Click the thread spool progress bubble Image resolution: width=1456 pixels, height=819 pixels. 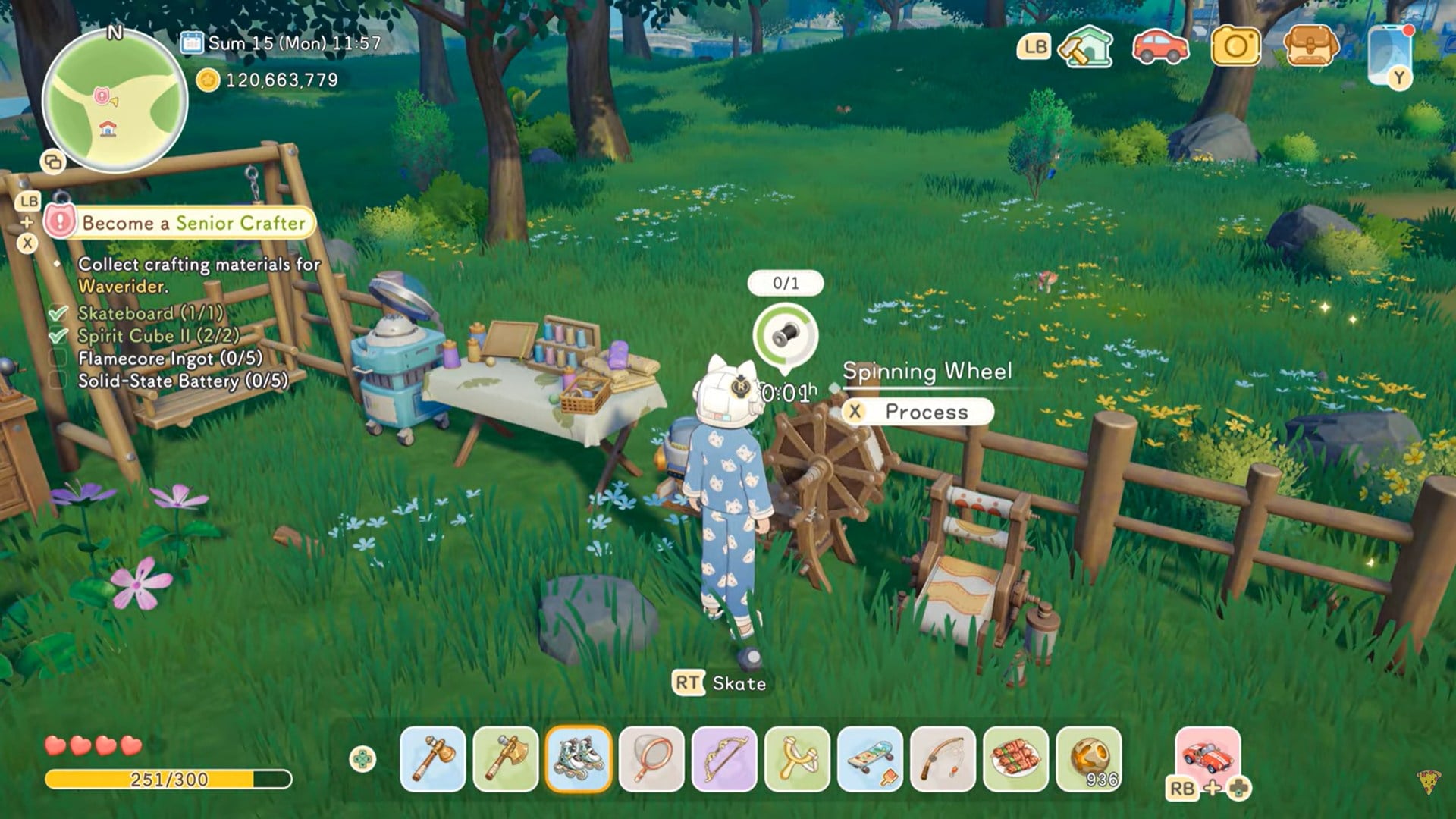pyautogui.click(x=786, y=334)
